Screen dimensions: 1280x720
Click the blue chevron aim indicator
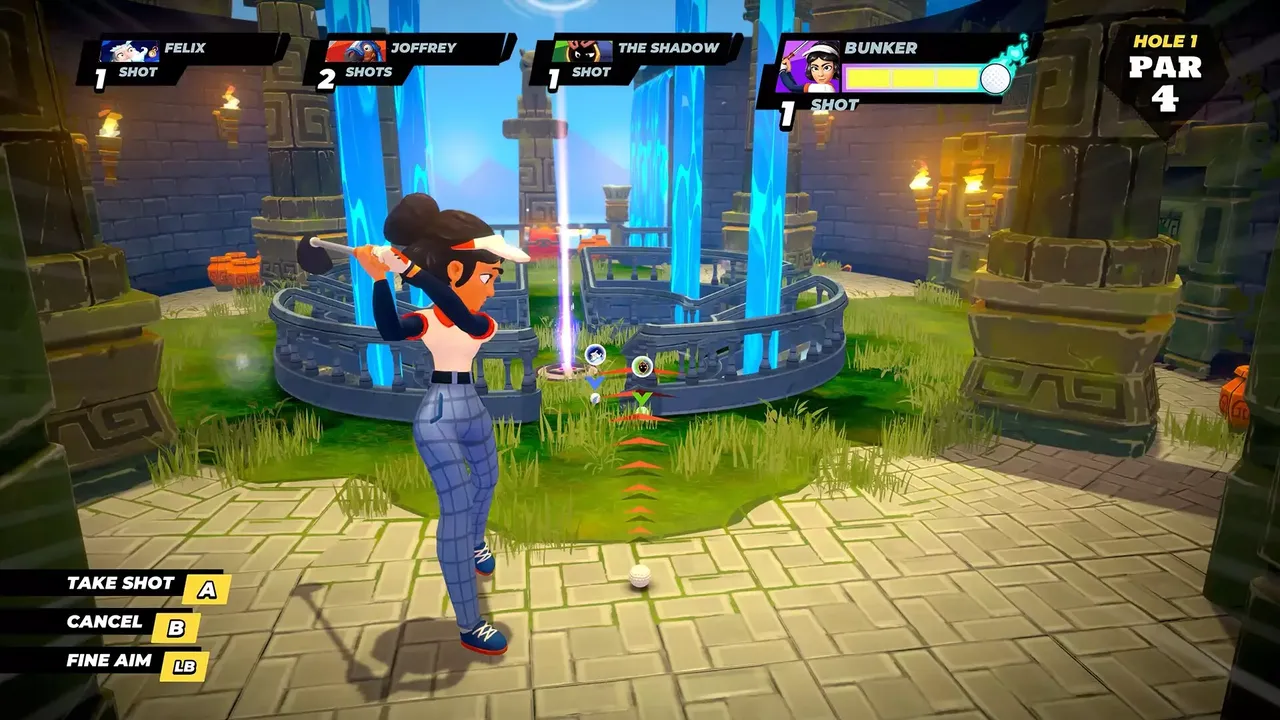(594, 382)
